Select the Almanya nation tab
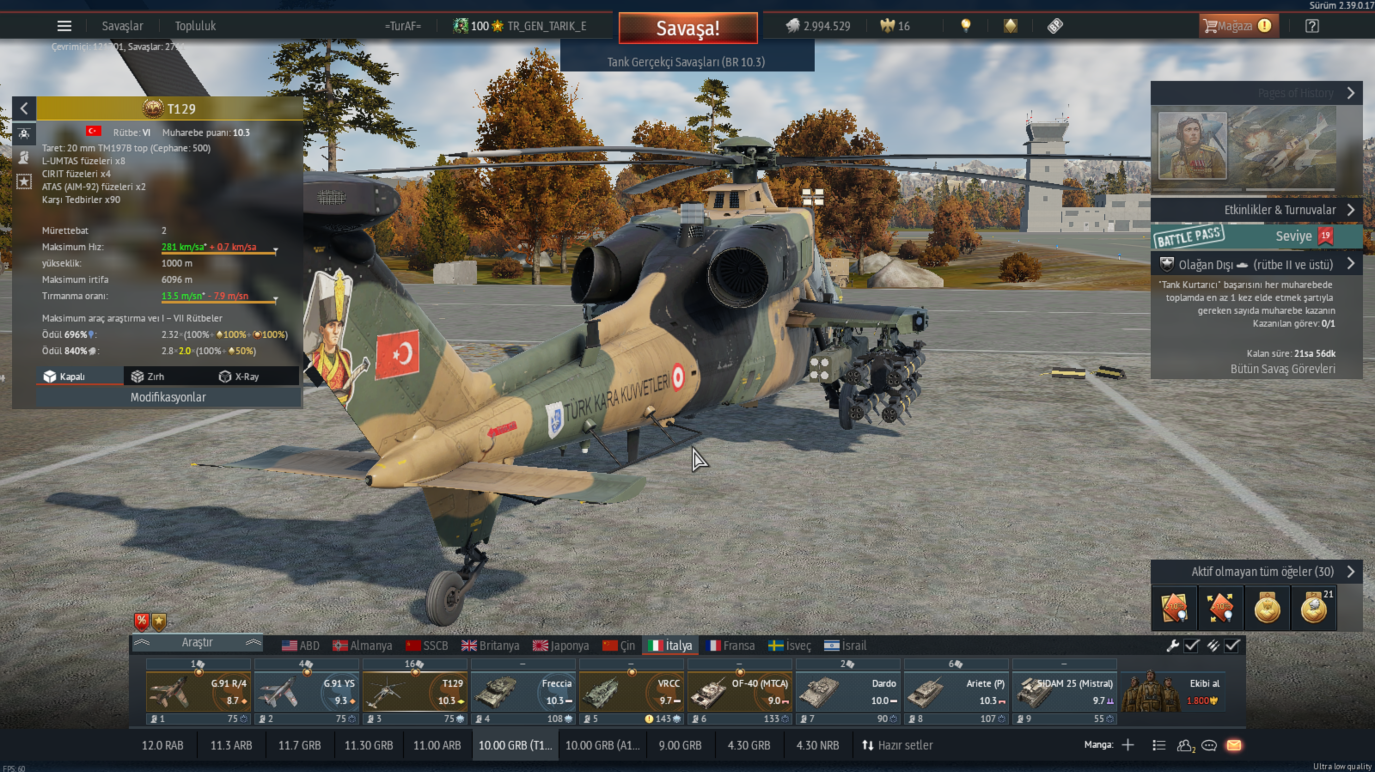Viewport: 1375px width, 772px height. pyautogui.click(x=362, y=646)
